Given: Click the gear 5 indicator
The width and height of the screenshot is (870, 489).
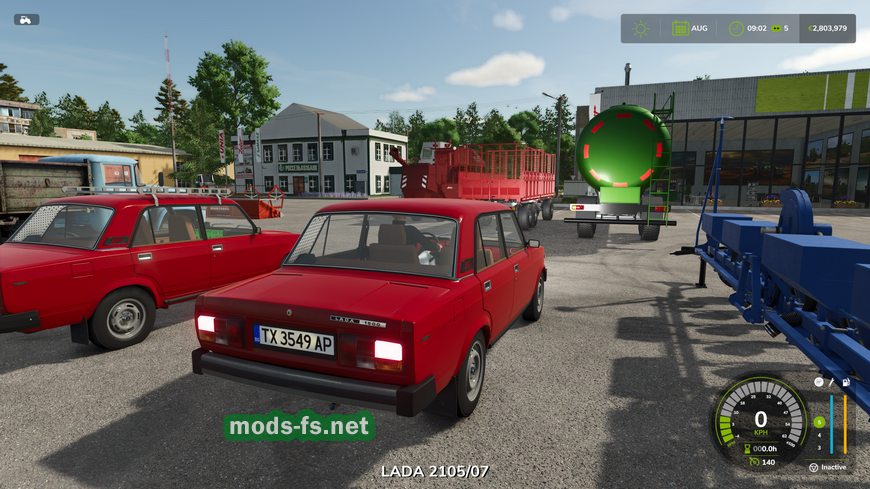Looking at the screenshot, I should click(819, 422).
